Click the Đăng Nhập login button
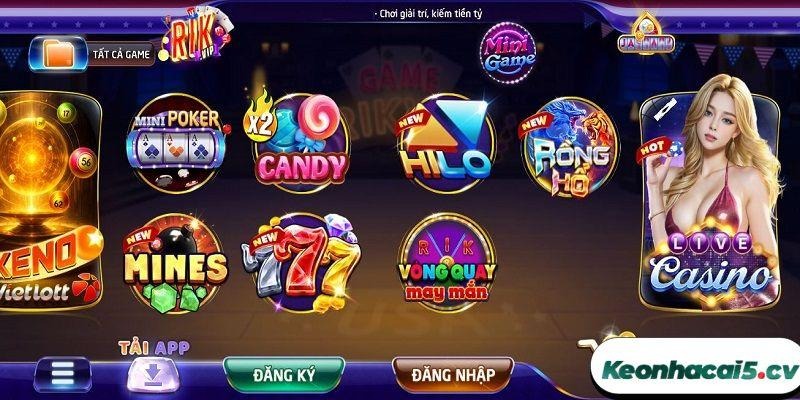Image resolution: width=800 pixels, height=400 pixels. [453, 375]
